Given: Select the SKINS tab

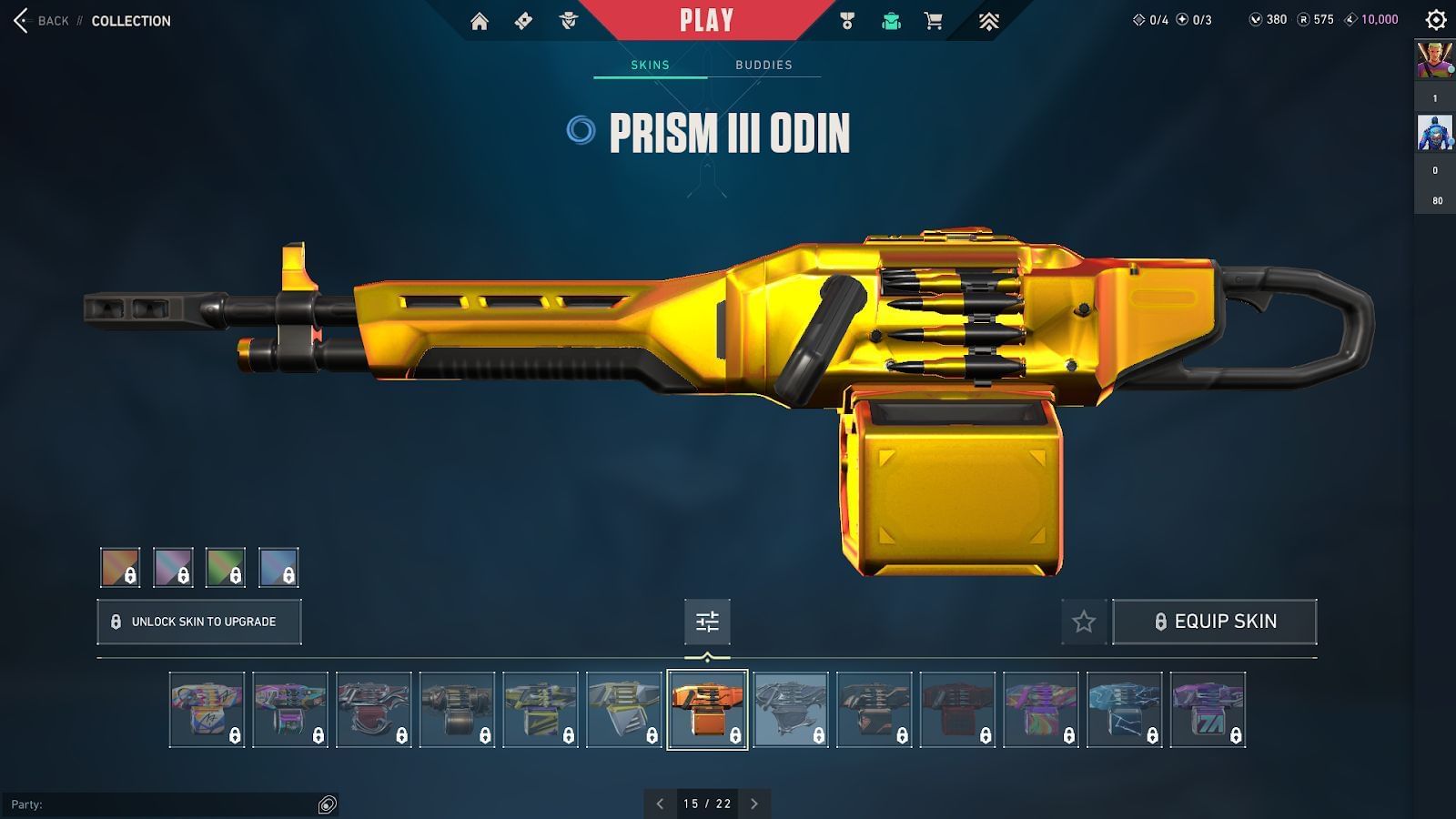Looking at the screenshot, I should pos(650,65).
